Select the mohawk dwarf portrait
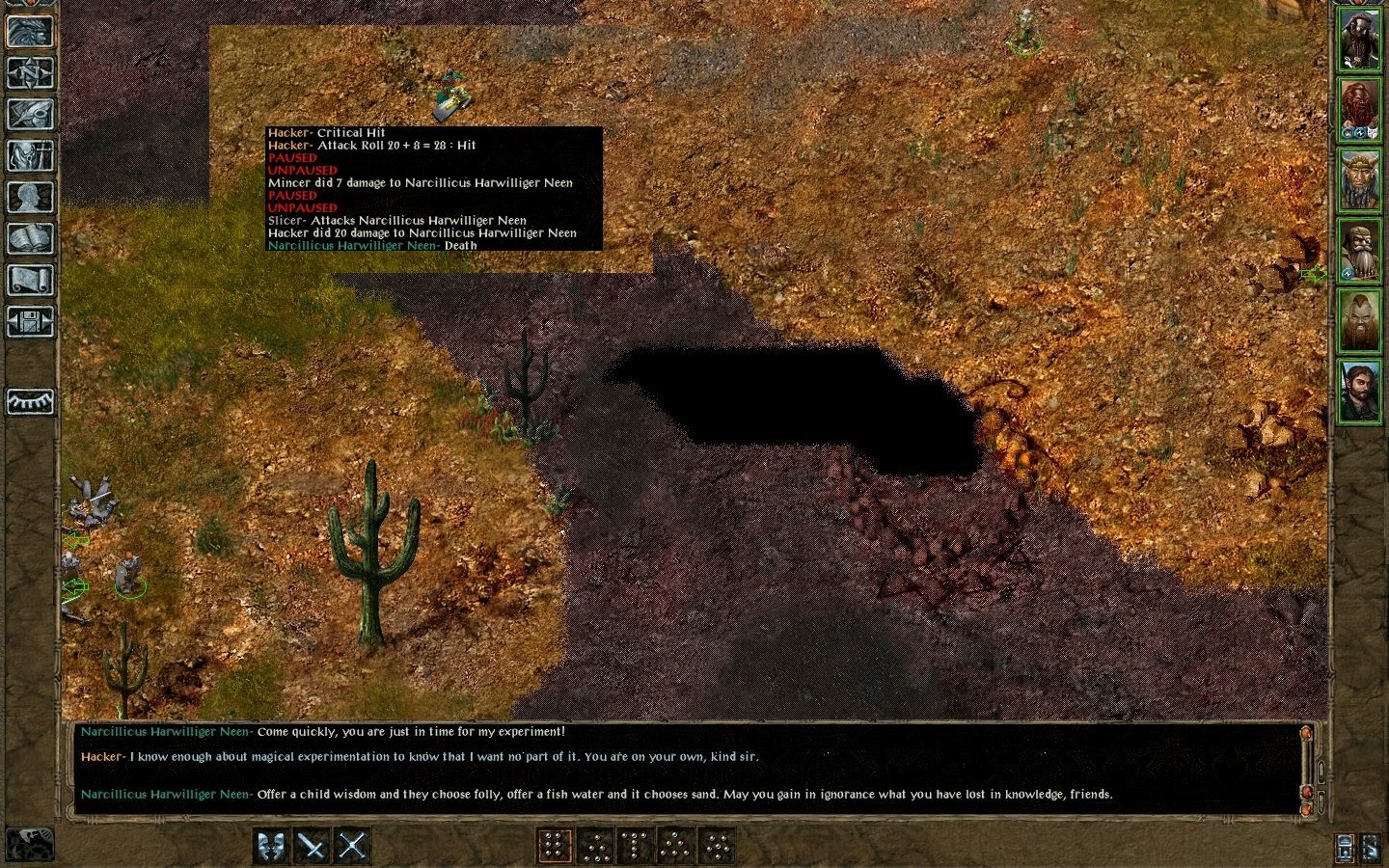The width and height of the screenshot is (1389, 868). click(1359, 320)
